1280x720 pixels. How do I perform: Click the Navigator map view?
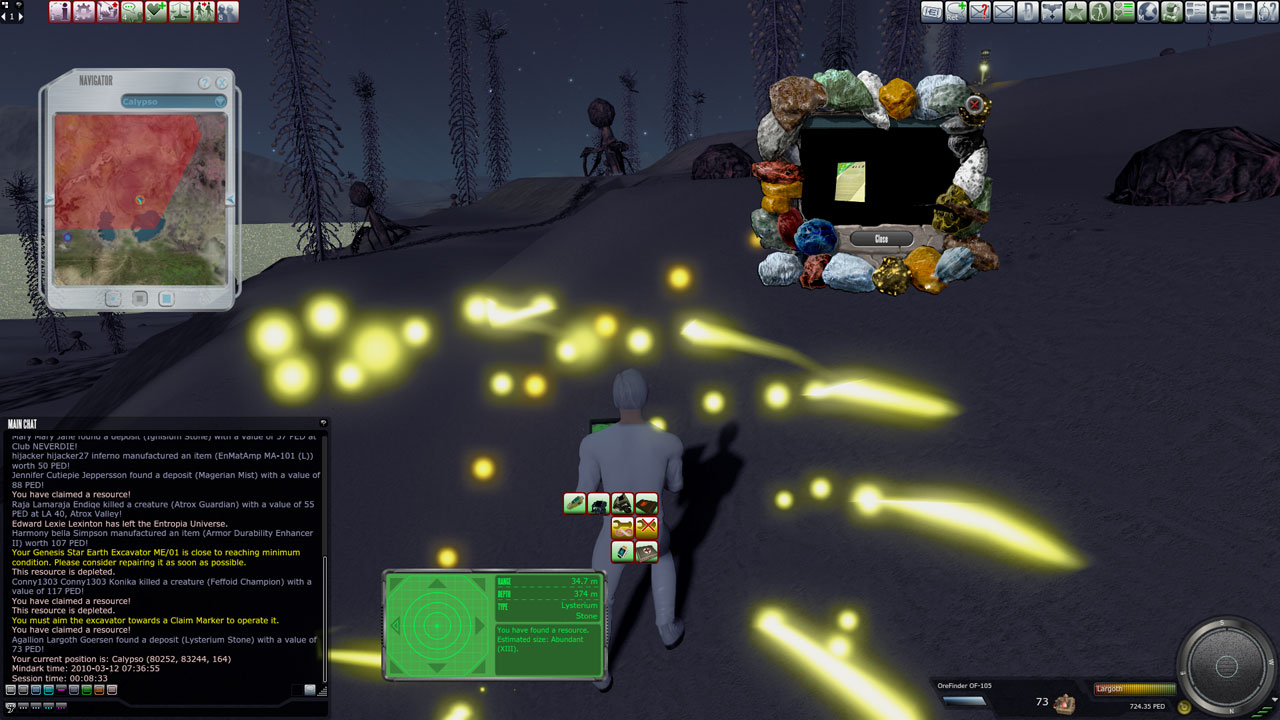(x=141, y=199)
